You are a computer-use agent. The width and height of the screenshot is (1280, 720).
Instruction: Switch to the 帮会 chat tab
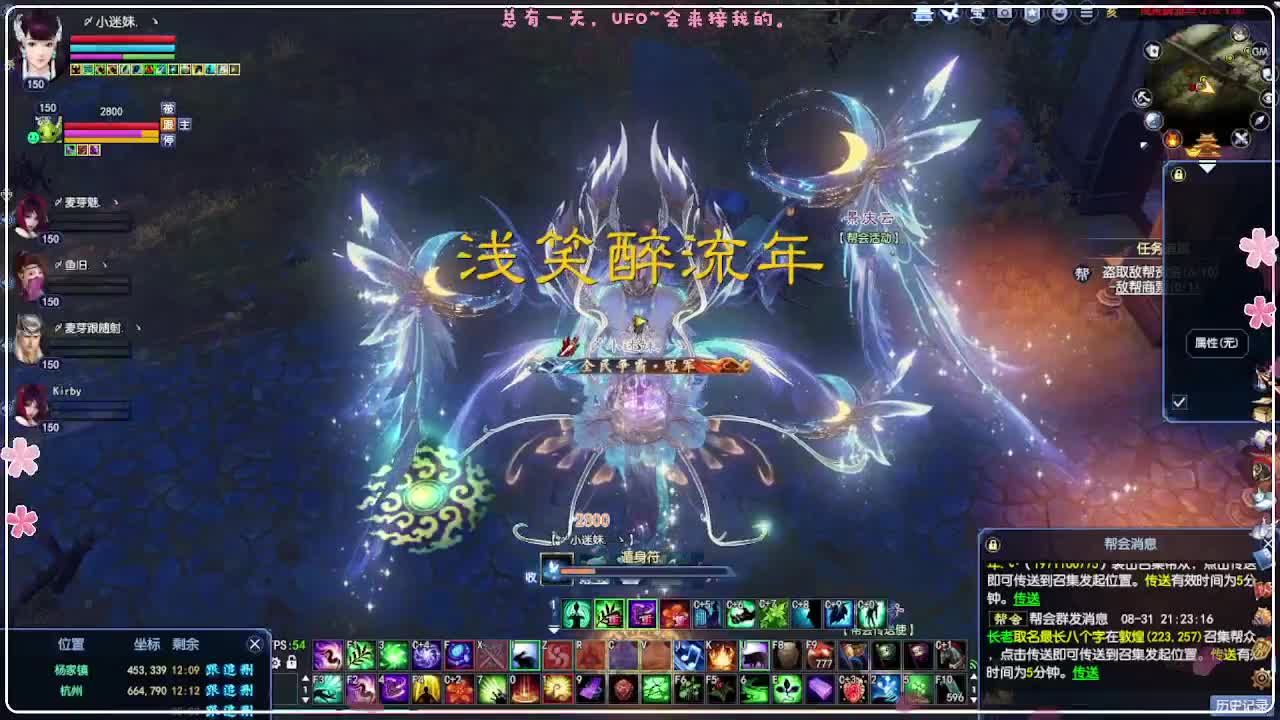(x=1010, y=618)
